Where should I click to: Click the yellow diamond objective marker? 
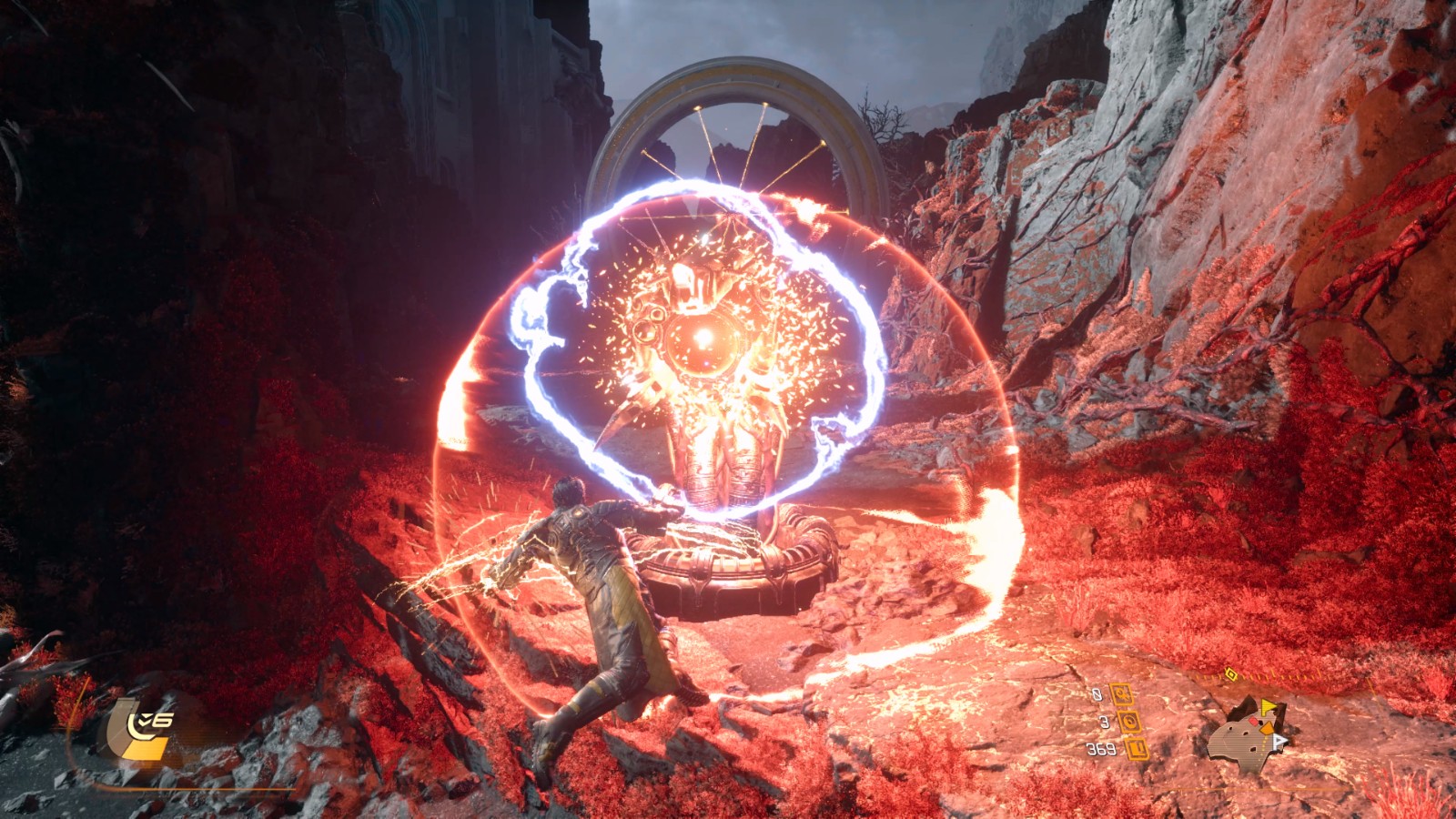pyautogui.click(x=1230, y=674)
